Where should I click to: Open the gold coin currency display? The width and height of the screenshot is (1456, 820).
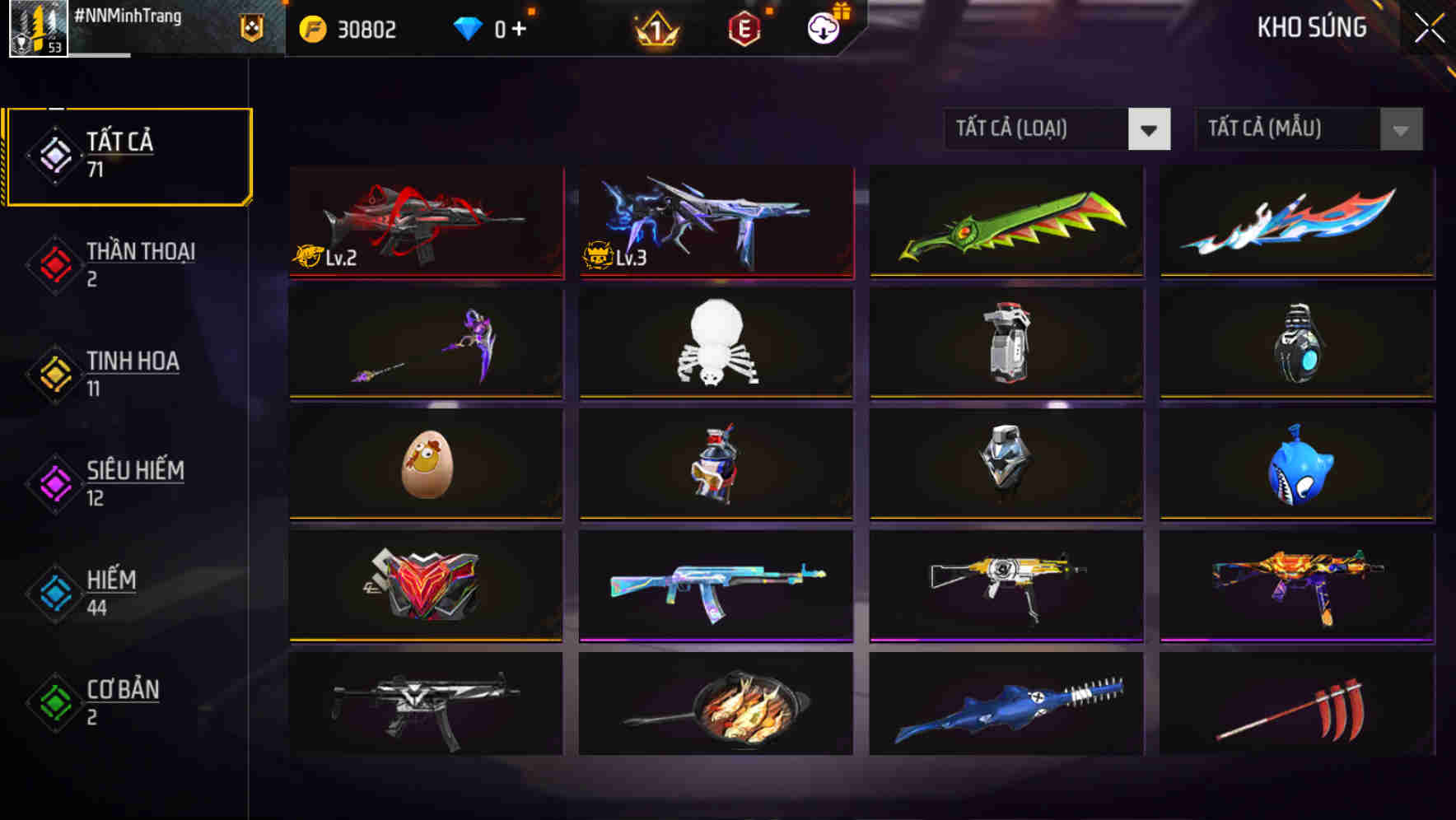click(x=346, y=29)
